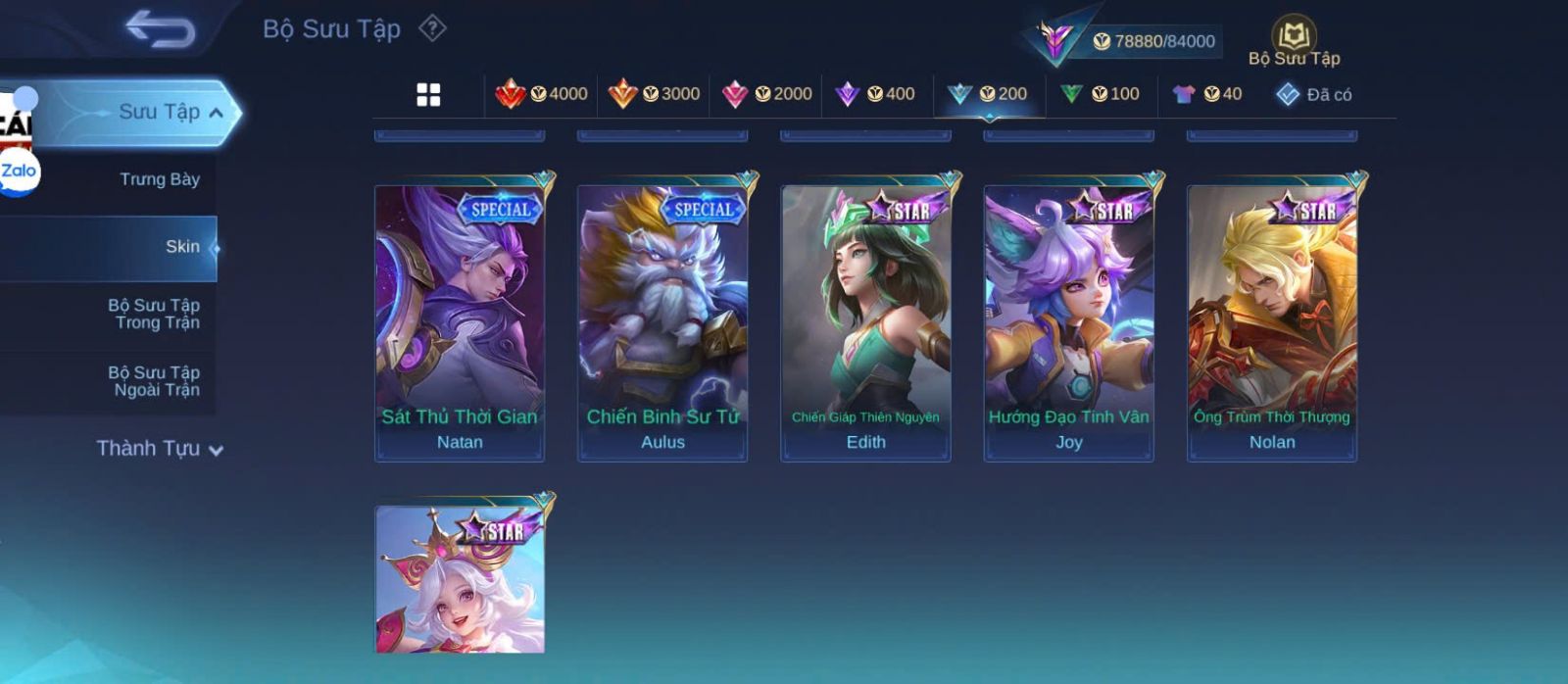Show all skins with grid filter

pyautogui.click(x=428, y=94)
